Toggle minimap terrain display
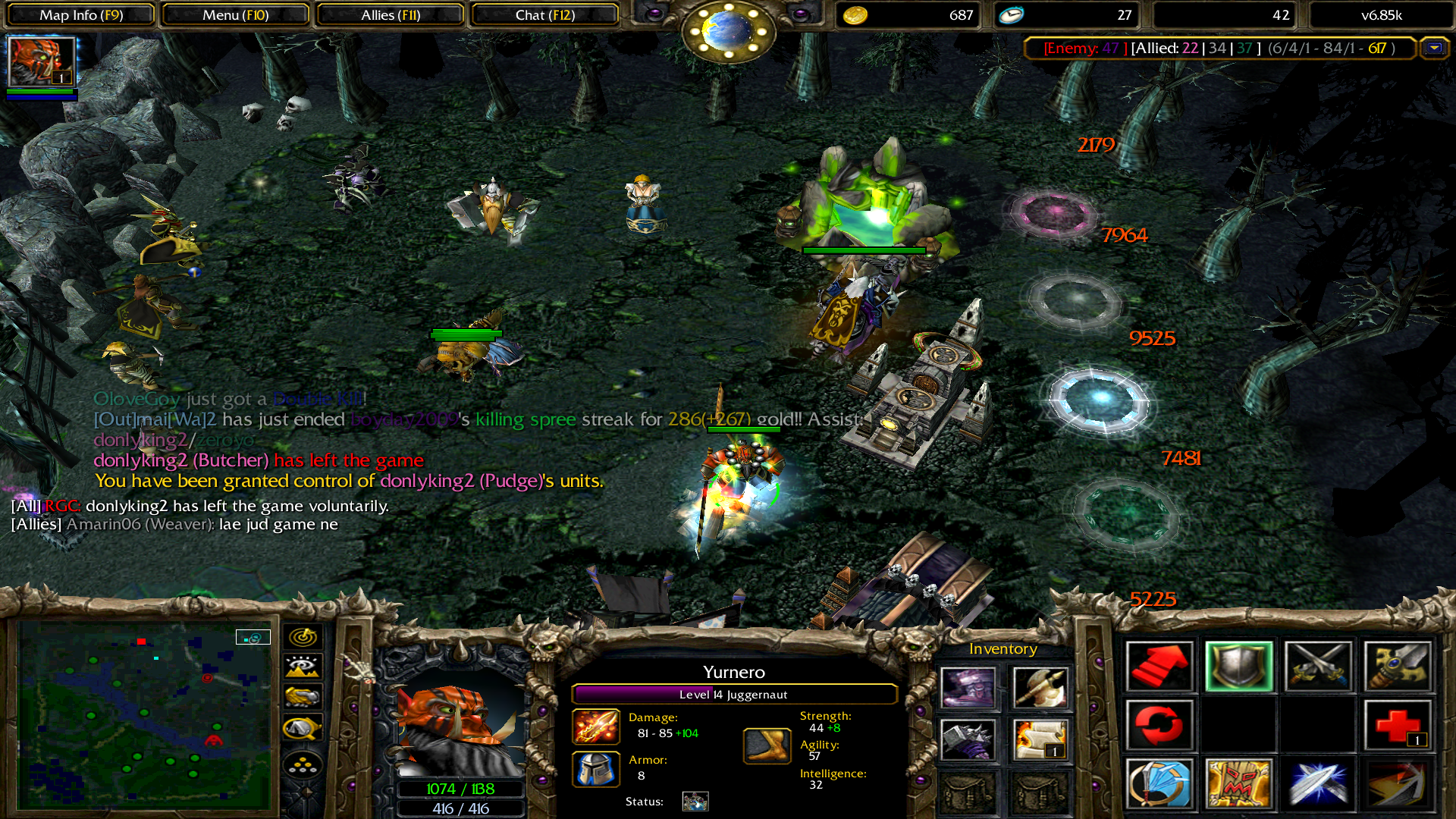1456x819 pixels. 303,667
